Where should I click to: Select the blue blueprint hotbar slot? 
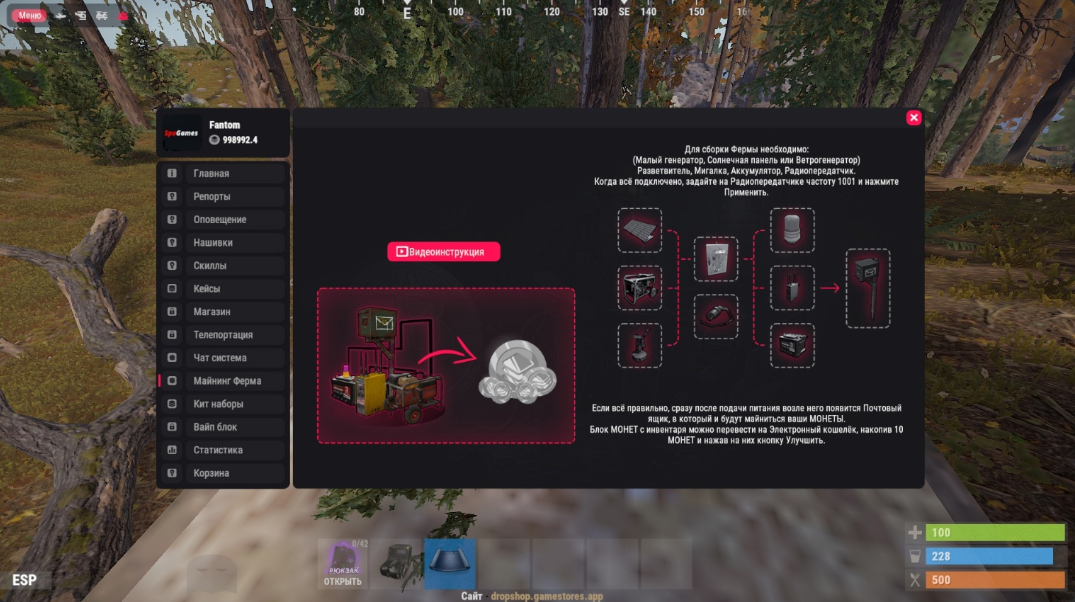point(449,564)
